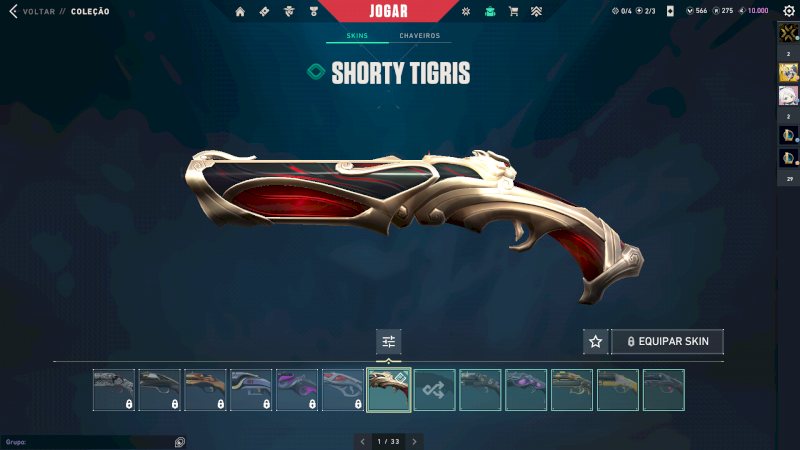Open the settings gear icon
Image resolution: width=800 pixels, height=450 pixels.
click(x=787, y=11)
